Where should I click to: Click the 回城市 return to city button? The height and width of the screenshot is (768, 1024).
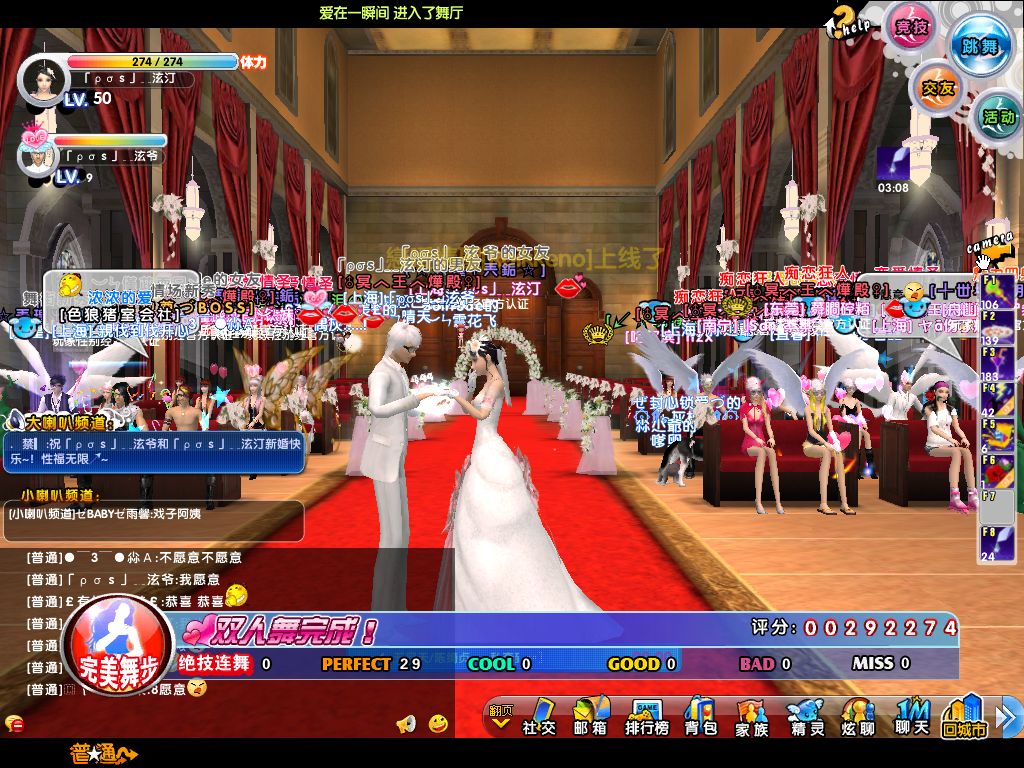[x=965, y=717]
